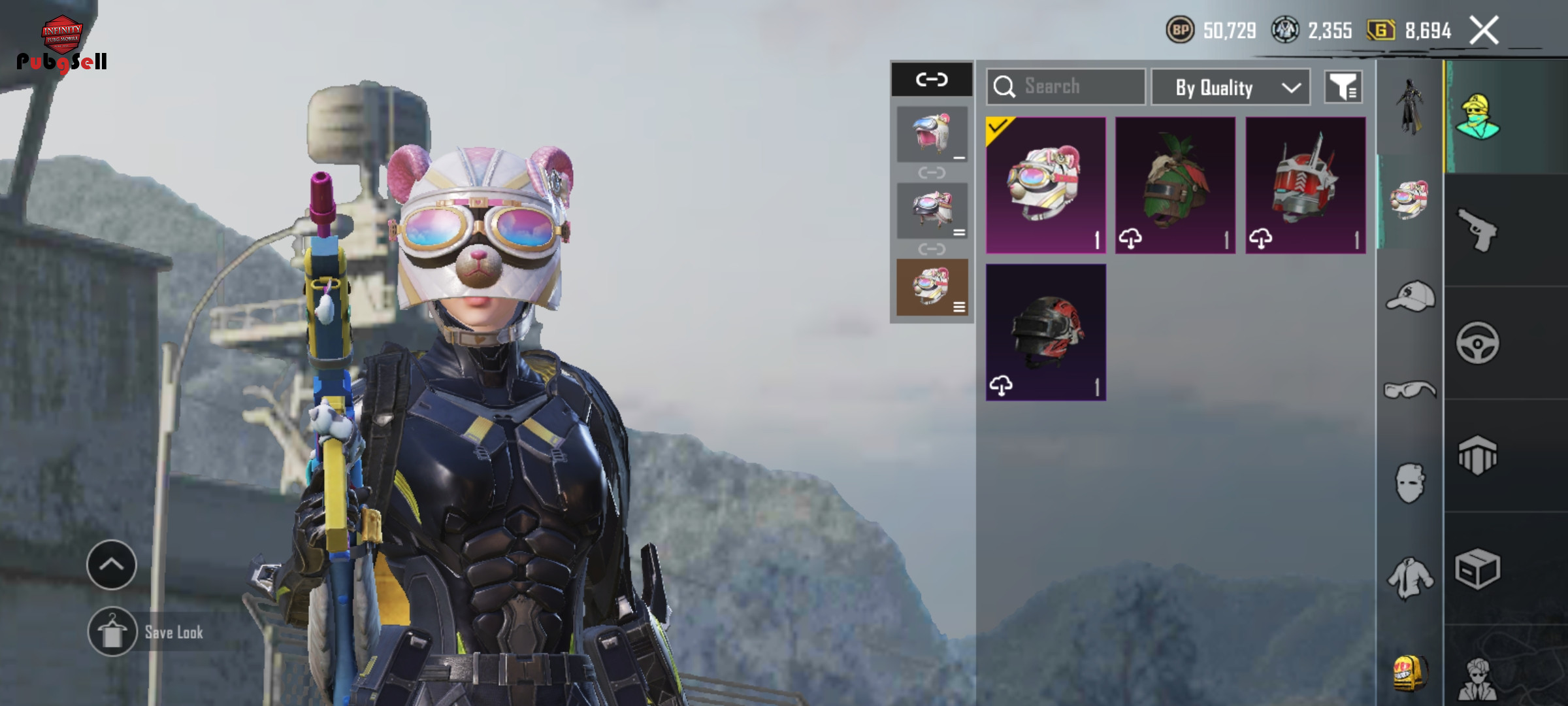Choose the sunglasses category
Image resolution: width=1568 pixels, height=706 pixels.
point(1410,390)
